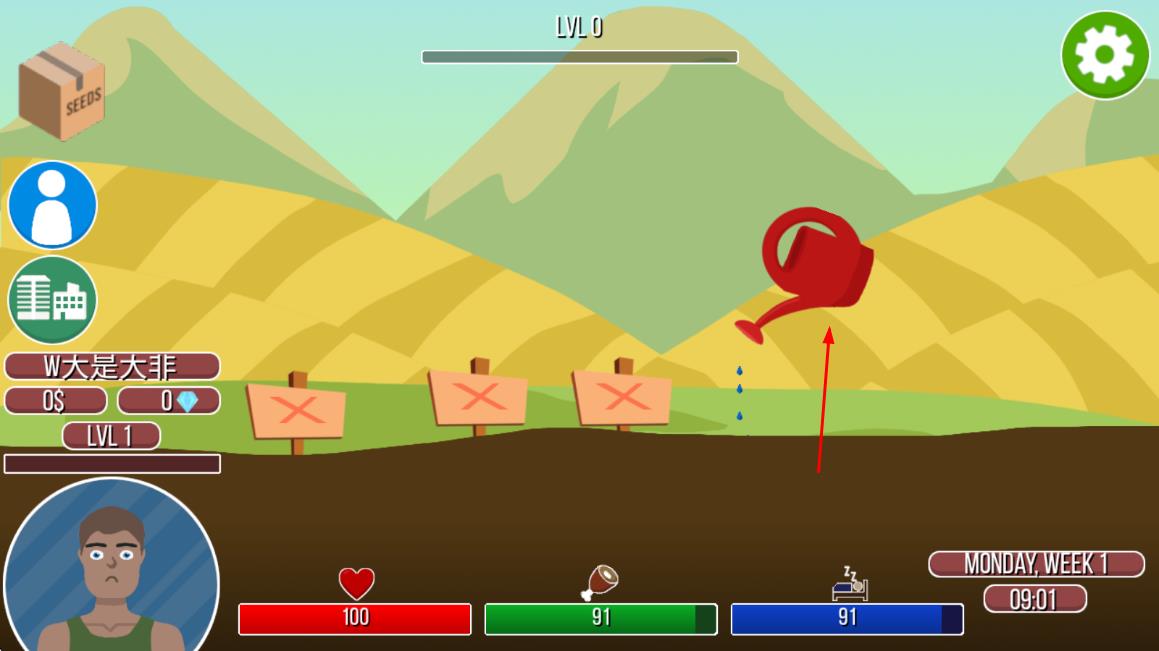Click the farmer portrait

[x=111, y=567]
